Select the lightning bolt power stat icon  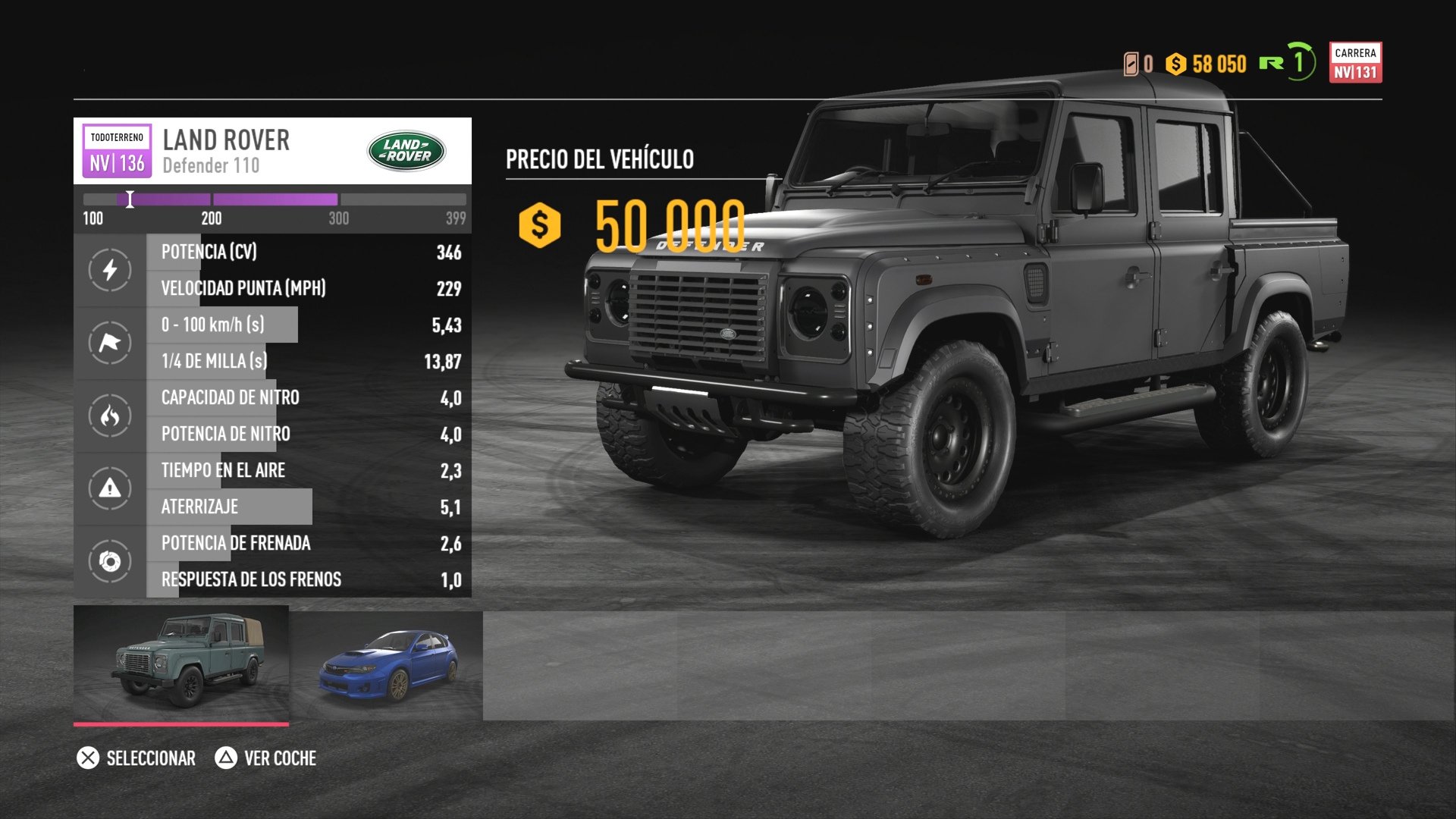[108, 270]
